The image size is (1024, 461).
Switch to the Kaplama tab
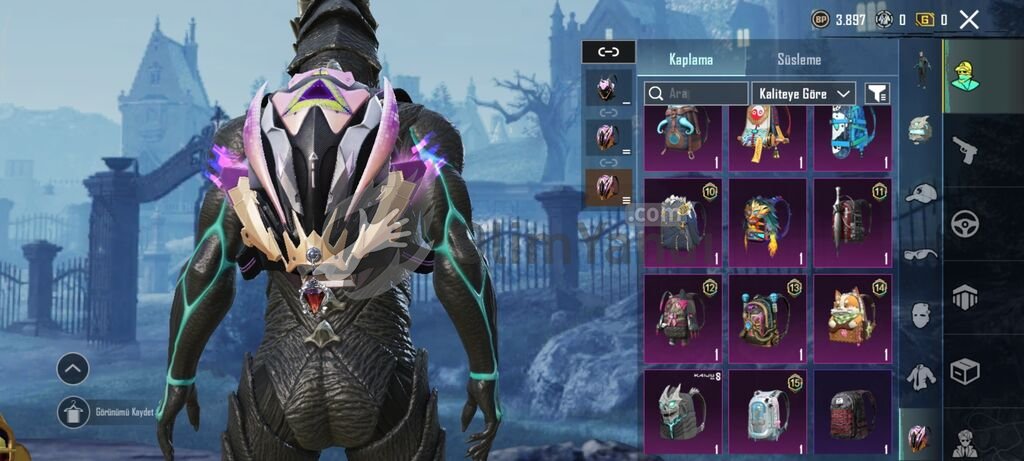coord(691,59)
